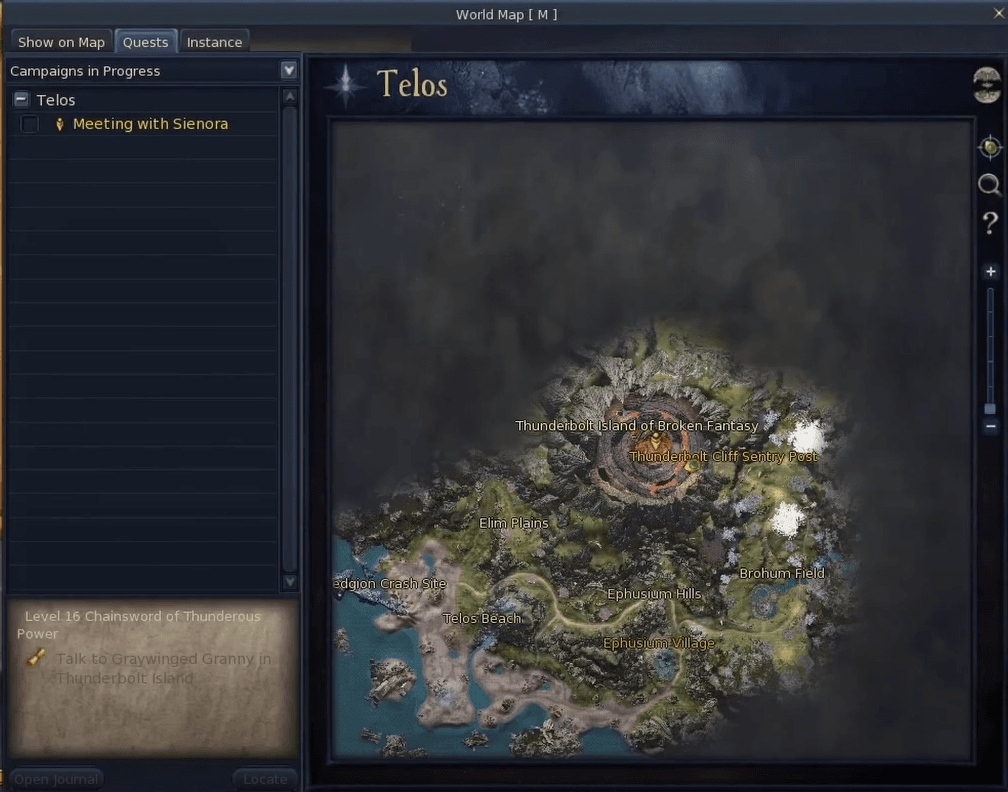Click the quest list scroll-down arrow
The image size is (1008, 792).
[290, 581]
